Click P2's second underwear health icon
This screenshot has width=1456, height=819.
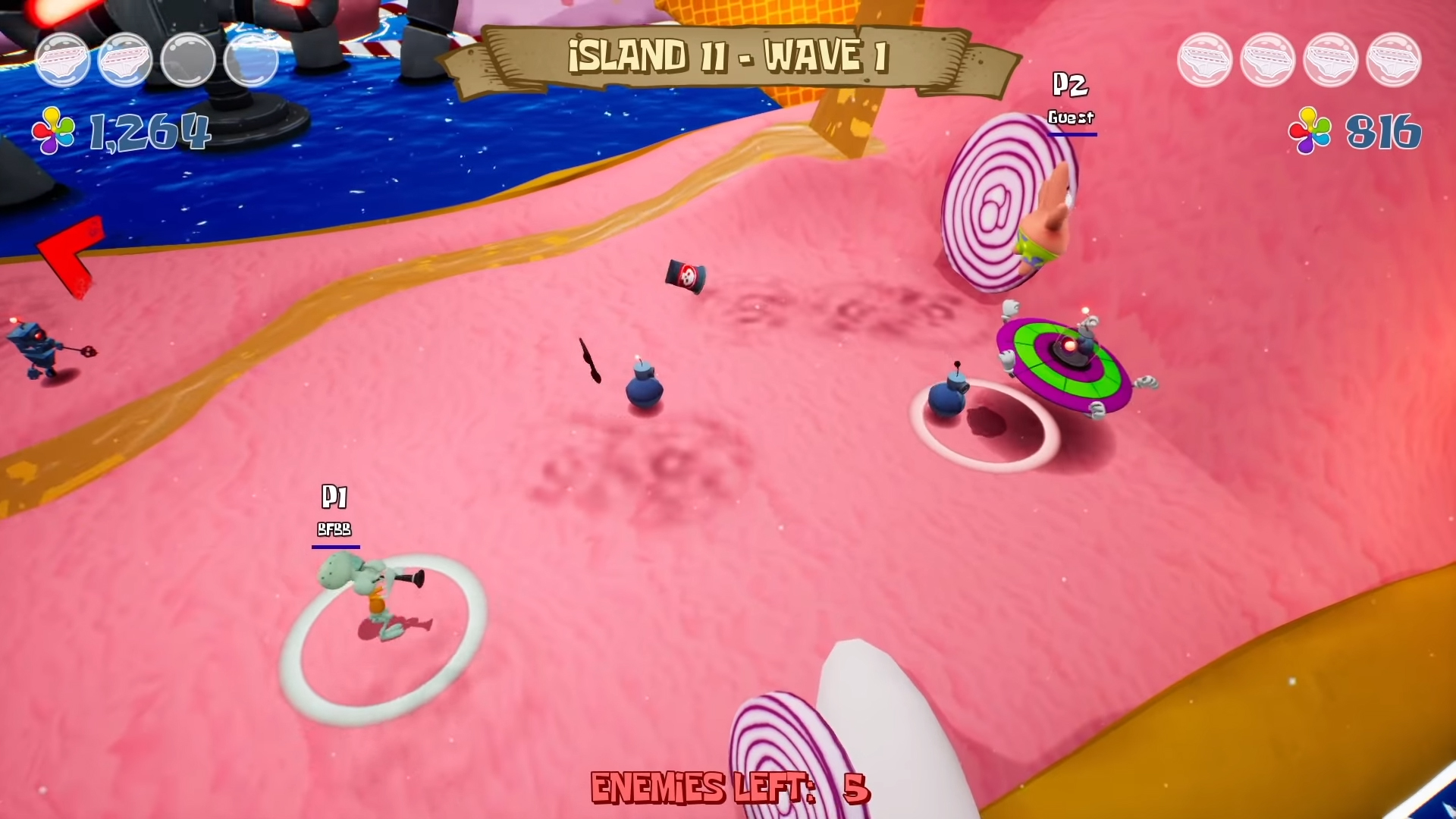[1268, 59]
